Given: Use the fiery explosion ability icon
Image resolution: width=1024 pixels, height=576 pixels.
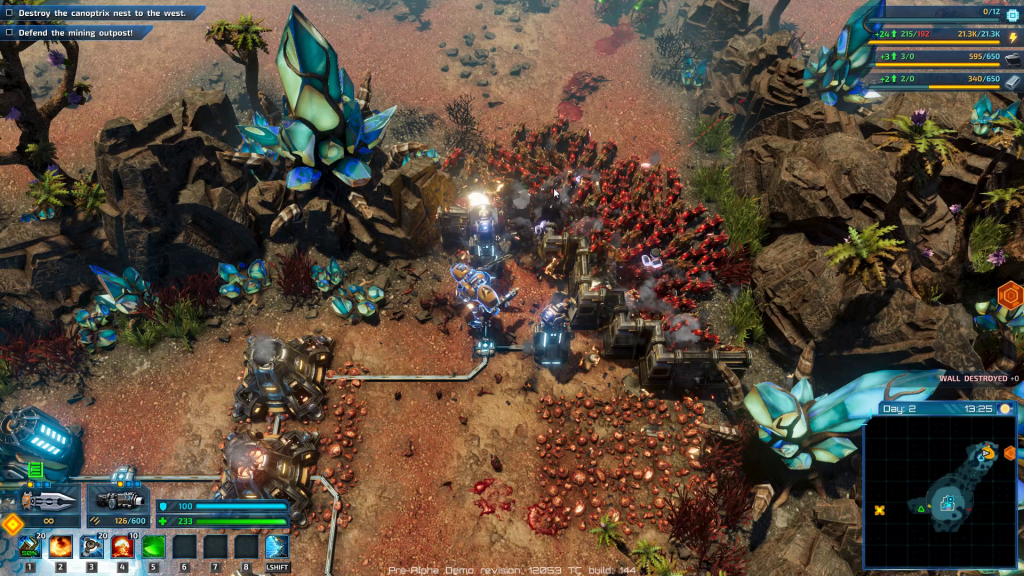Looking at the screenshot, I should [x=60, y=547].
